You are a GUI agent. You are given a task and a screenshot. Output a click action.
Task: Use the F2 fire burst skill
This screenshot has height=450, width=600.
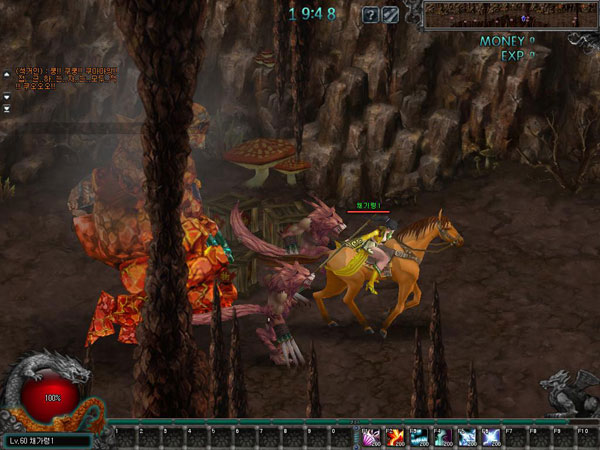tap(393, 436)
